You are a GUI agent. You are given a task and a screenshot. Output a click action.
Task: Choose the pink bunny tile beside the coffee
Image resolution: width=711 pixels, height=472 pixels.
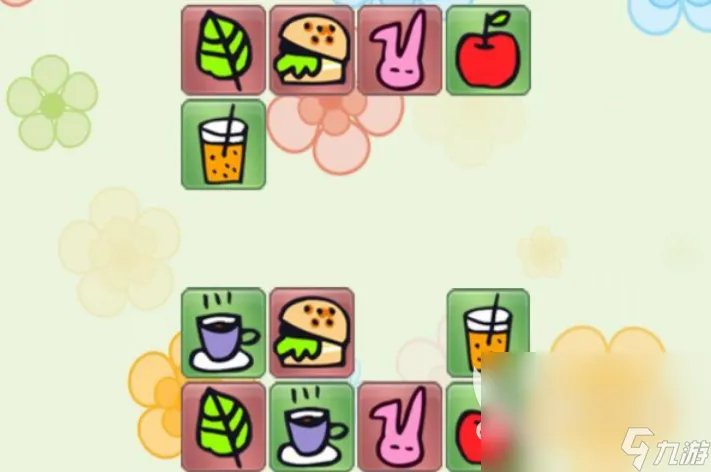pyautogui.click(x=399, y=426)
